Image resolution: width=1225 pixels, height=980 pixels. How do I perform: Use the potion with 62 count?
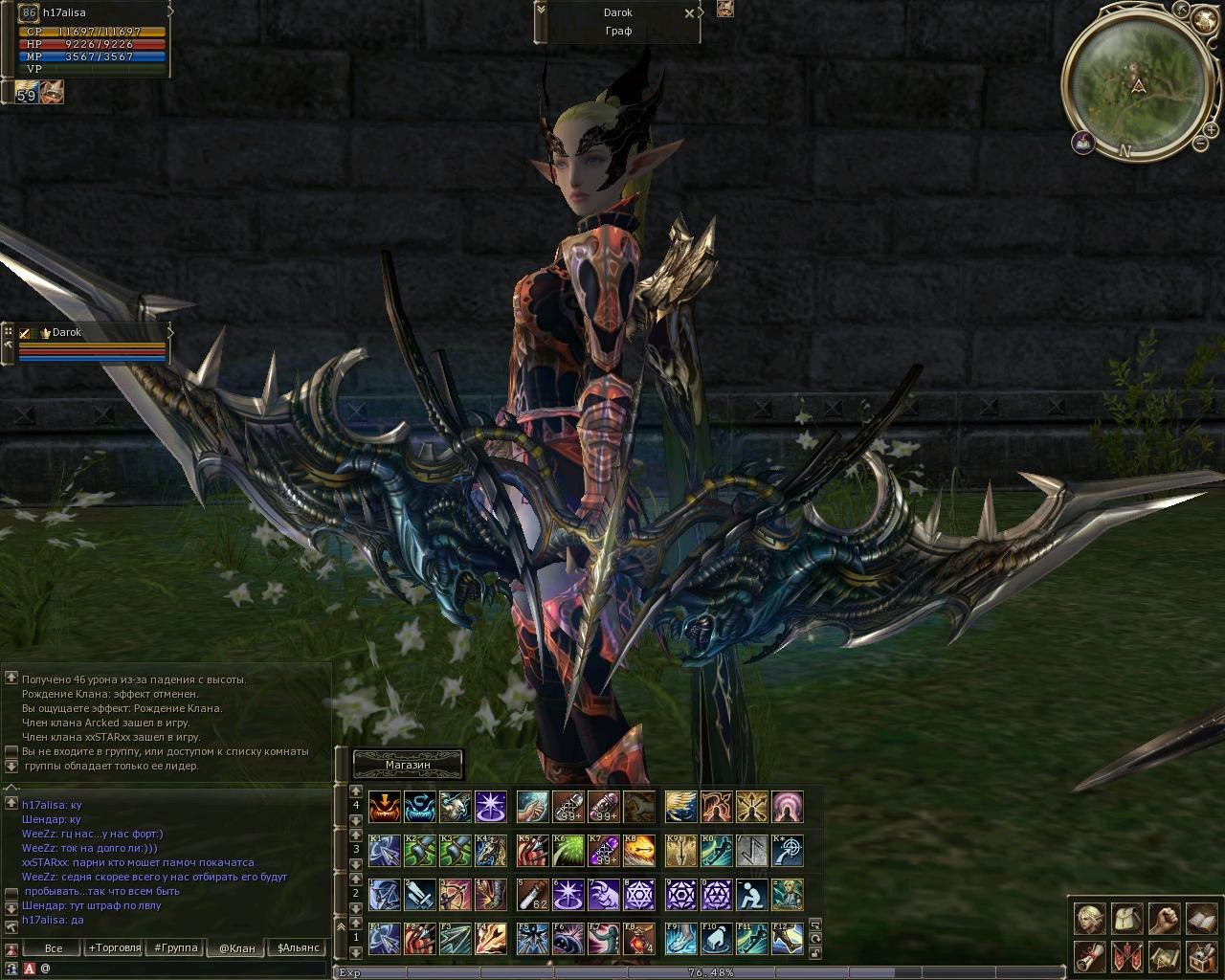pyautogui.click(x=532, y=896)
